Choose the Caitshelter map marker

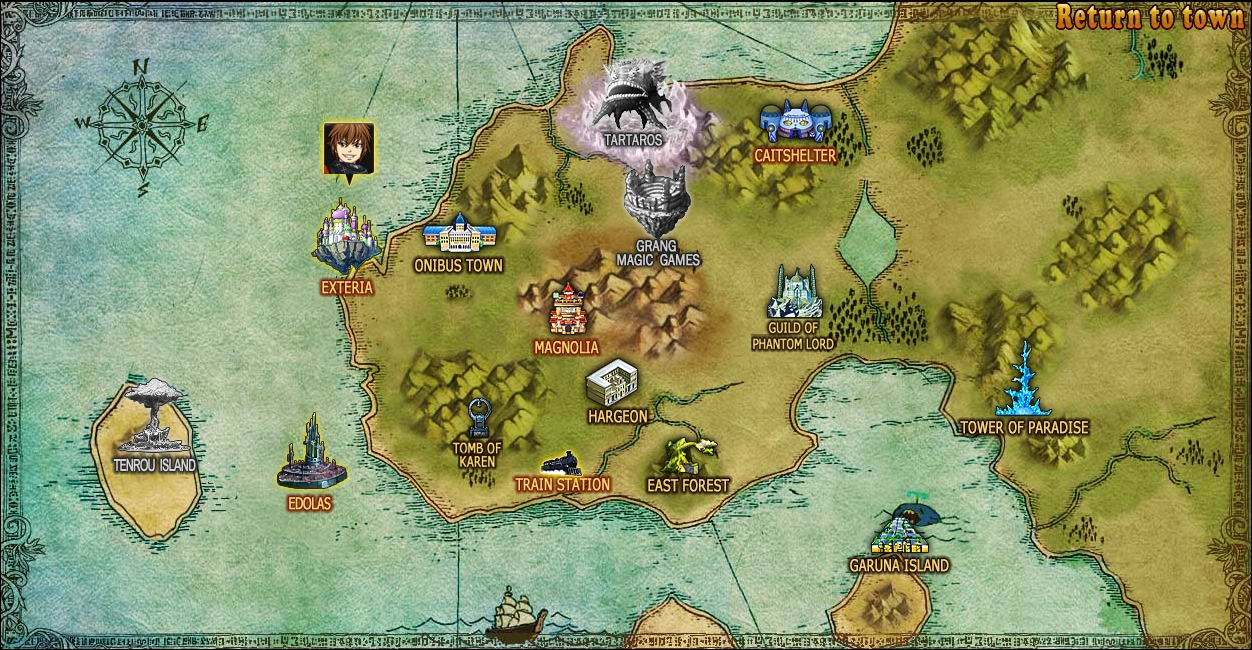pos(795,124)
